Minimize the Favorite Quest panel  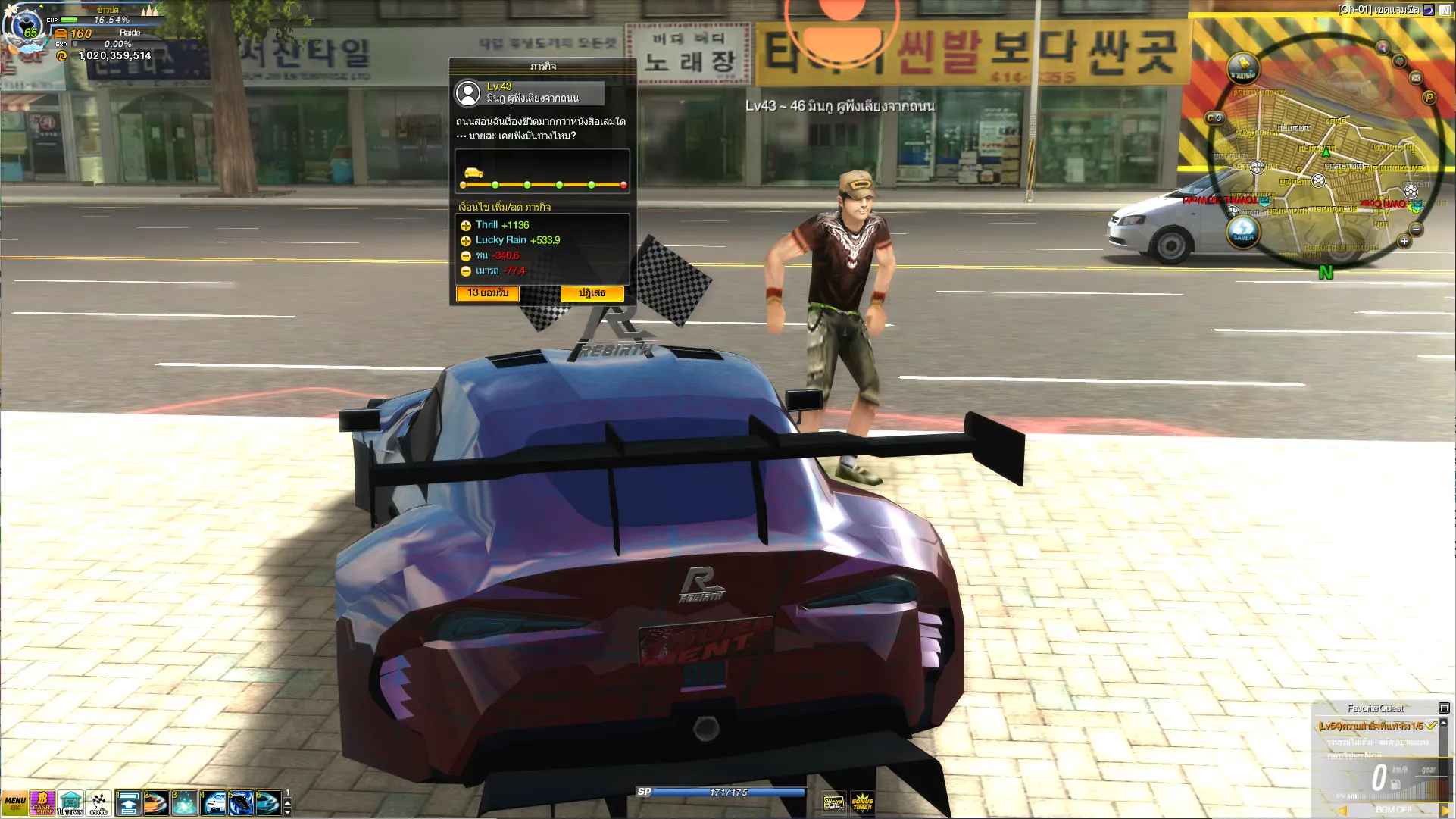point(1444,708)
